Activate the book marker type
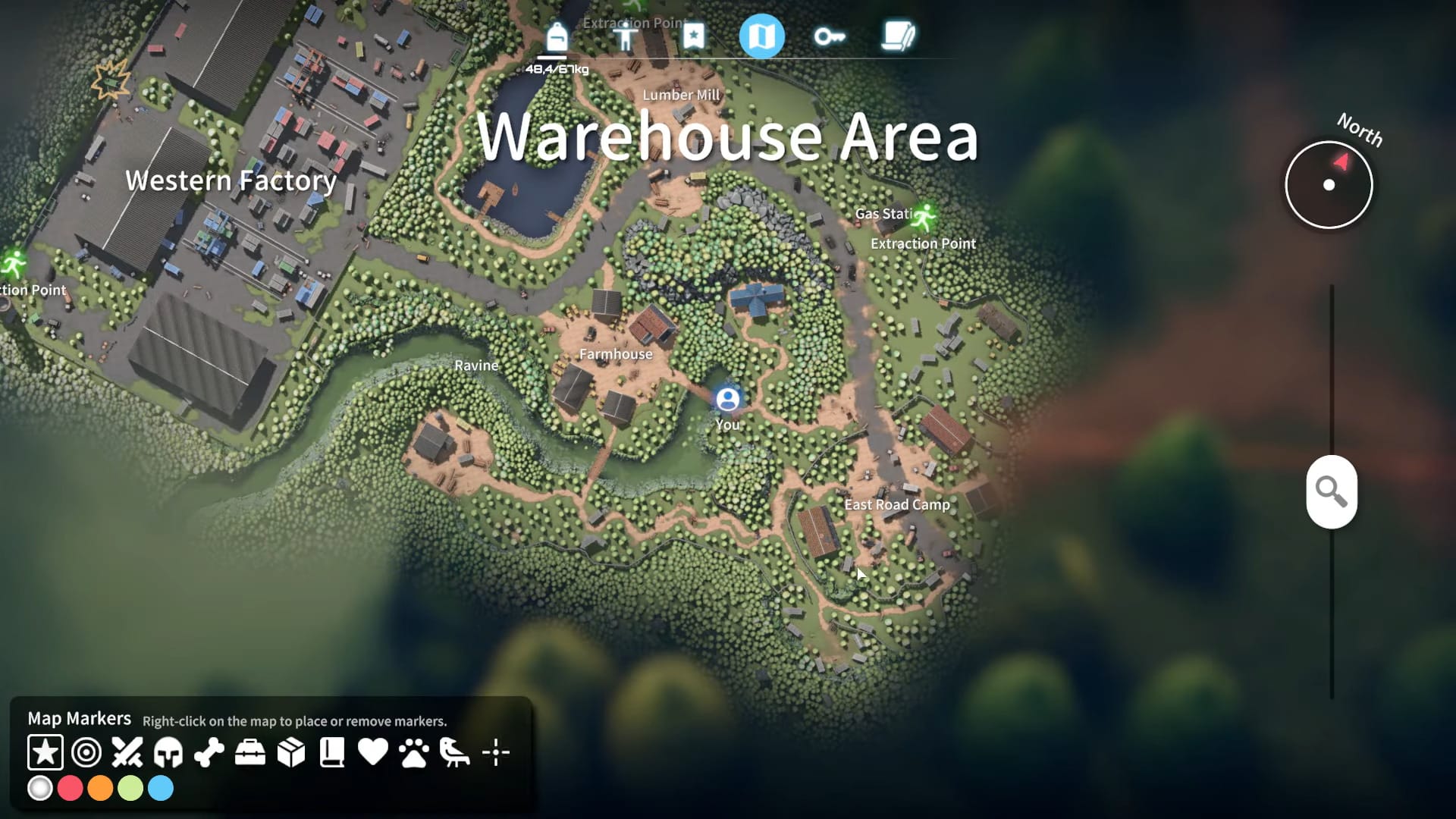This screenshot has width=1456, height=819. click(x=331, y=752)
